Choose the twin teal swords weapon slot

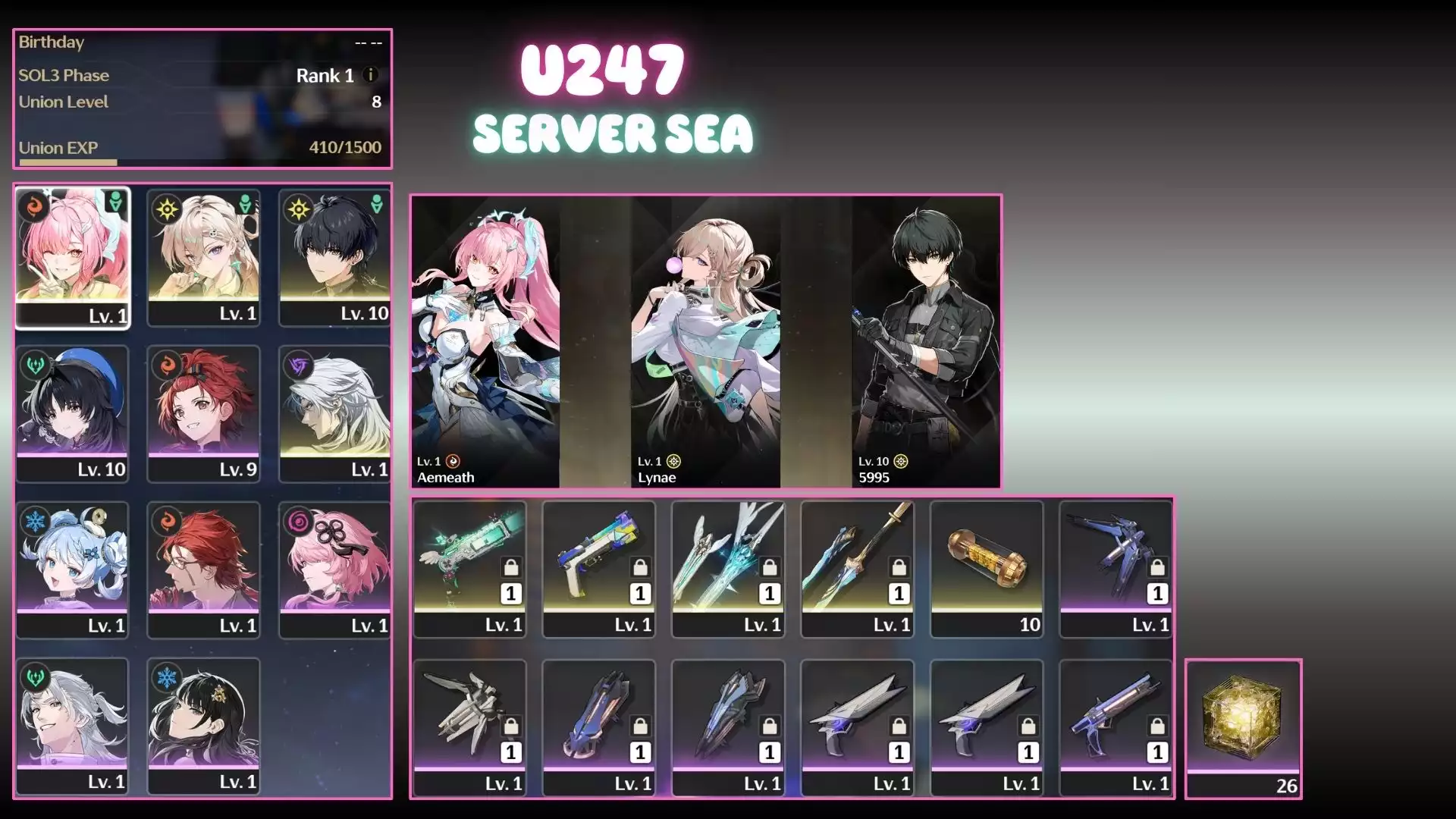point(728,569)
